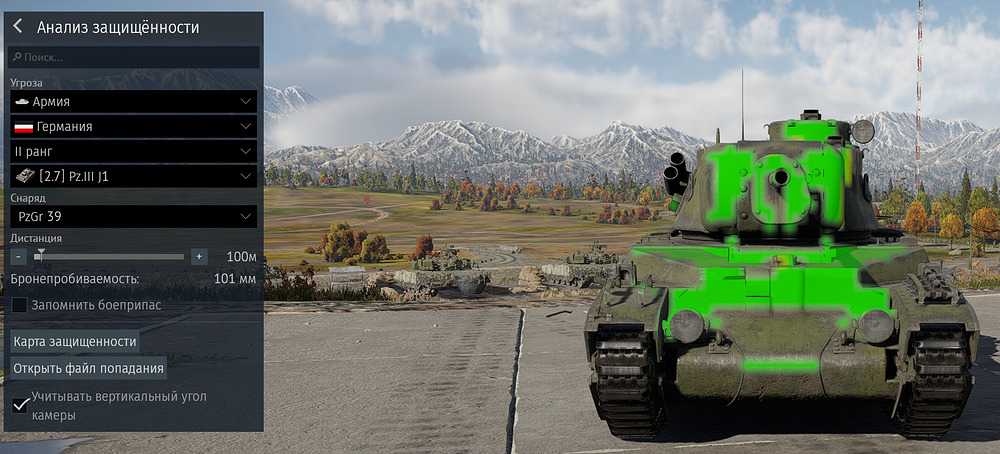The width and height of the screenshot is (1000, 454).
Task: Open the Армия threat type dropdown
Action: click(x=133, y=101)
